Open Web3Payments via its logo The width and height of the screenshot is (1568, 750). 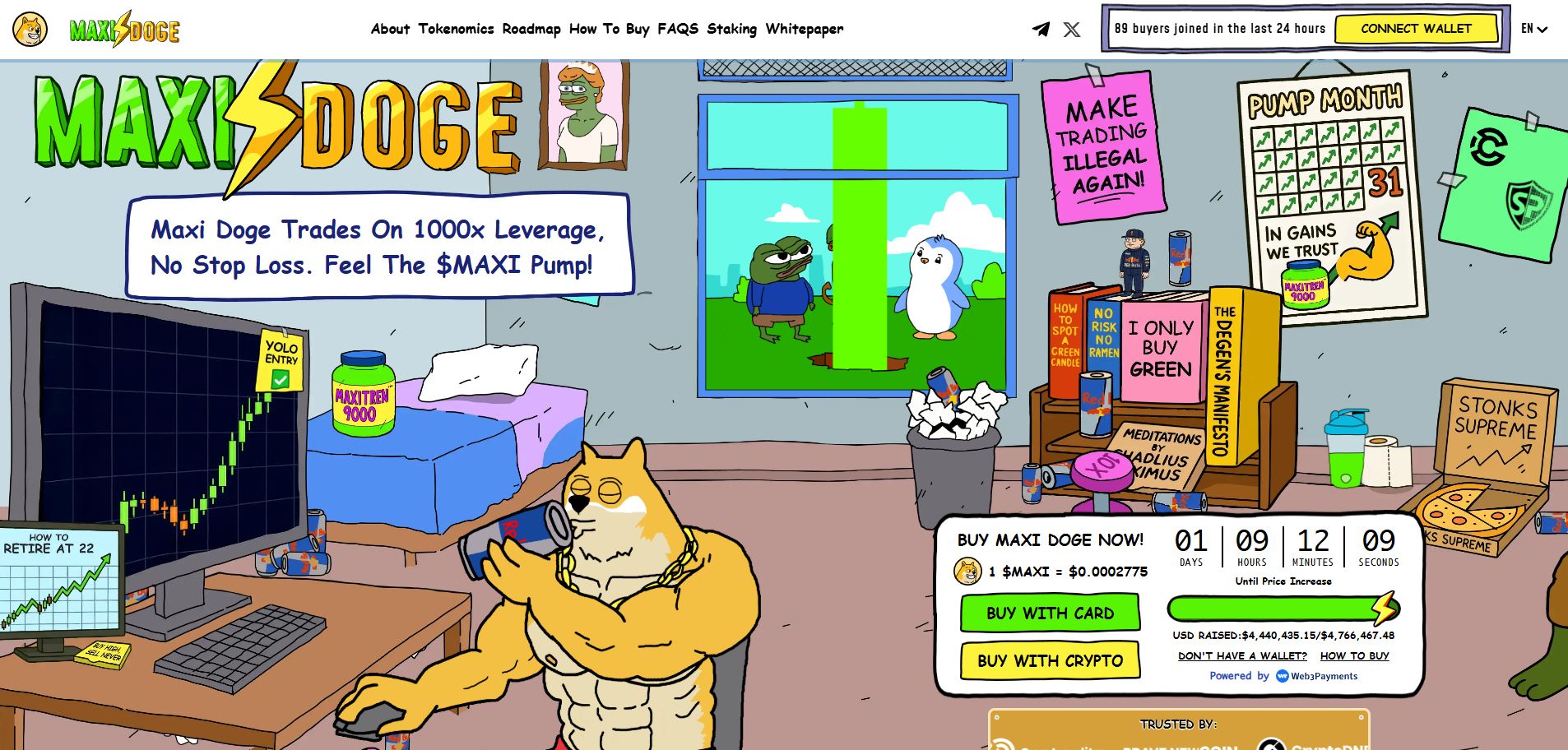pos(1281,676)
